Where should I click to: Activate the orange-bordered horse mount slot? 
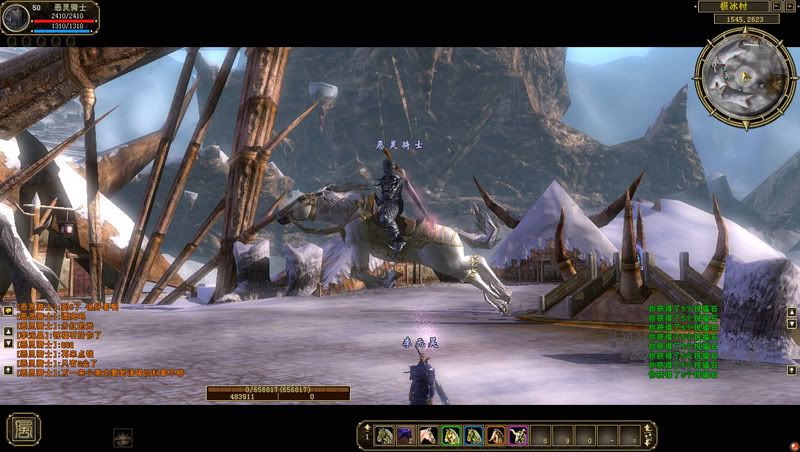click(495, 435)
